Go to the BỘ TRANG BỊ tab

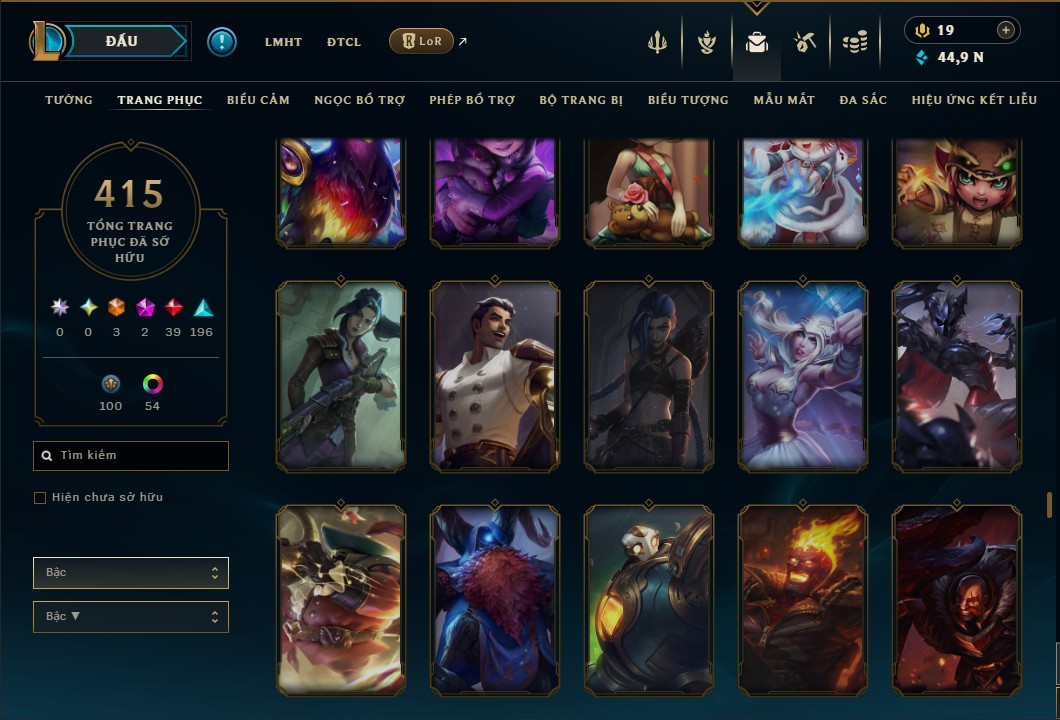[581, 100]
